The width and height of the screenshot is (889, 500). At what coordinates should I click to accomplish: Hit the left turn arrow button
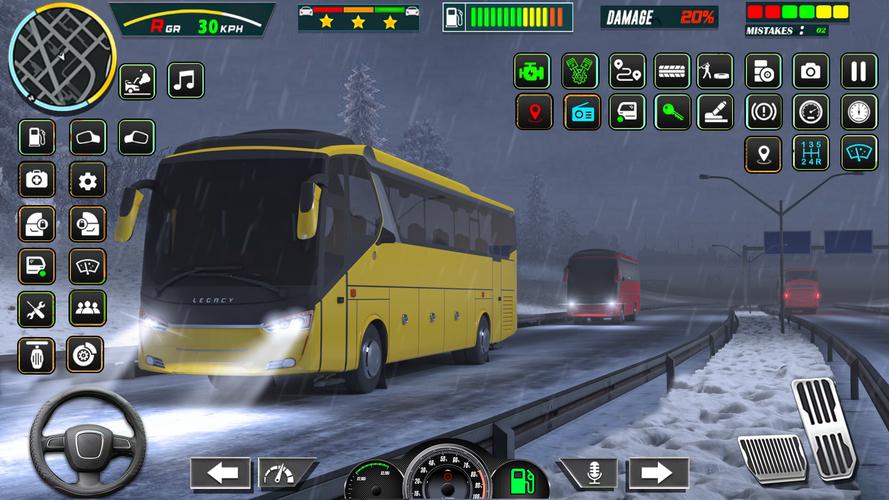tap(220, 473)
